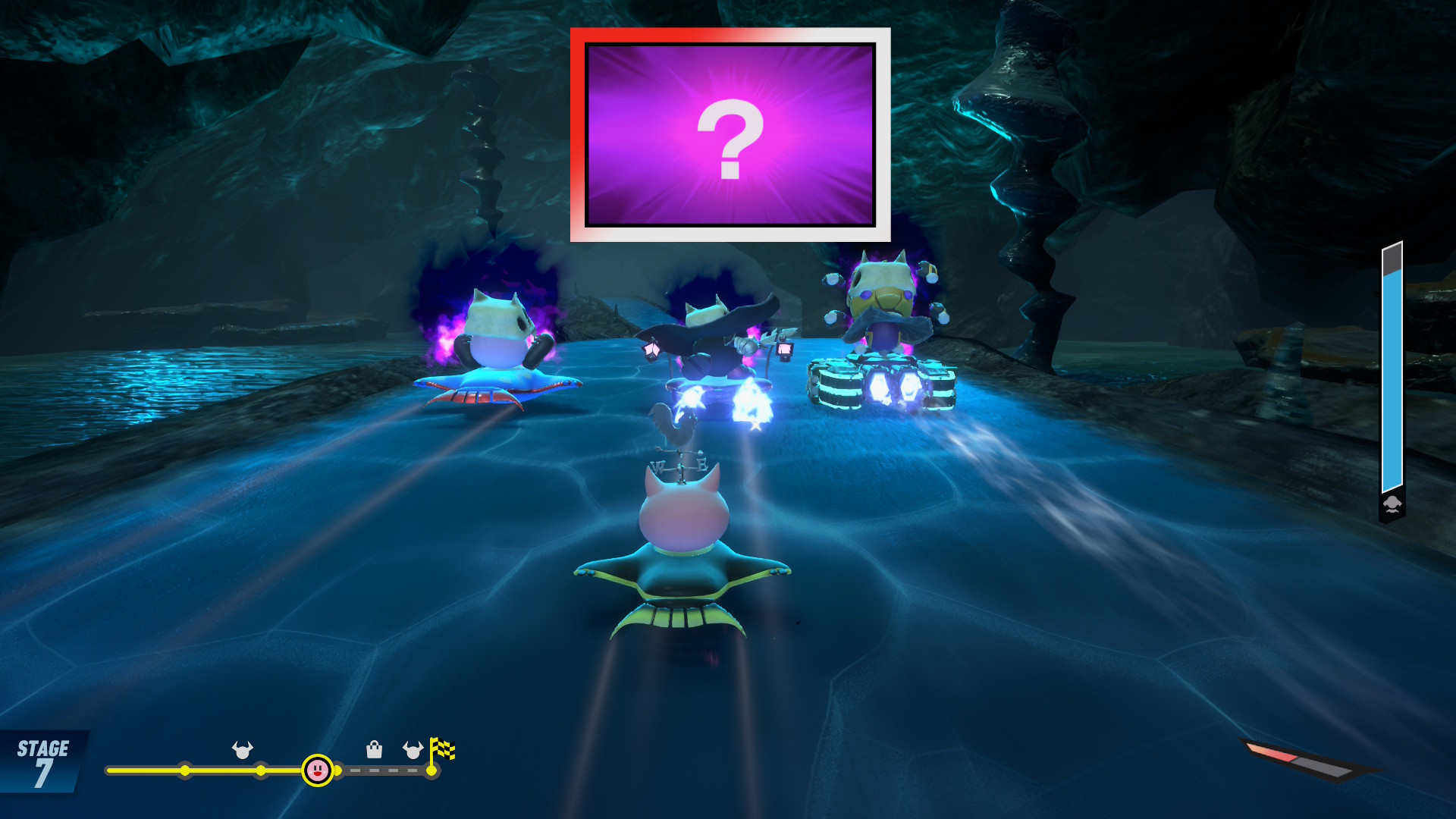Select the Kirby face progress marker

click(317, 770)
